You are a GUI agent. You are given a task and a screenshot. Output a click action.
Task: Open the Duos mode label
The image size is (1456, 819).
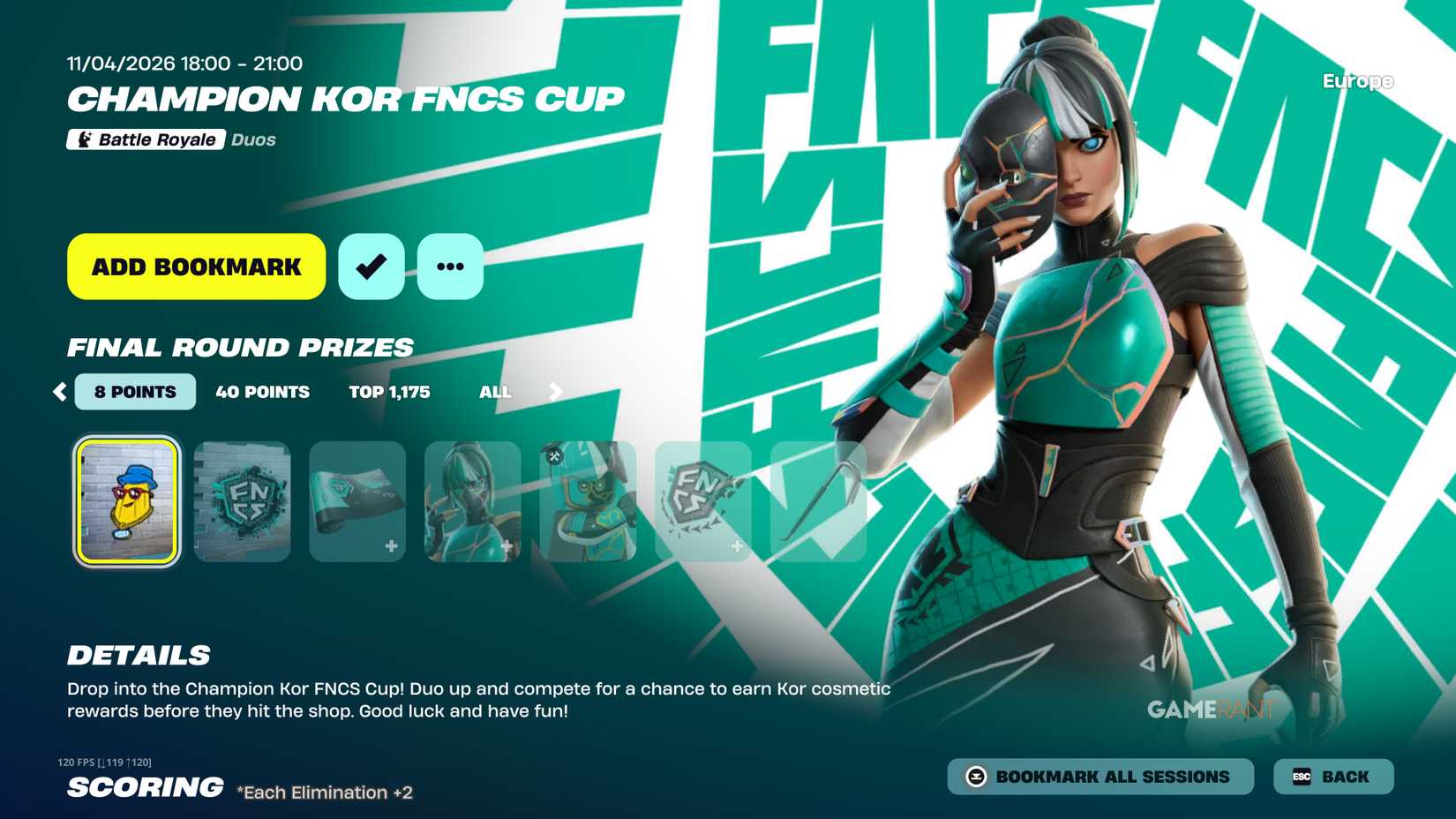[x=252, y=139]
